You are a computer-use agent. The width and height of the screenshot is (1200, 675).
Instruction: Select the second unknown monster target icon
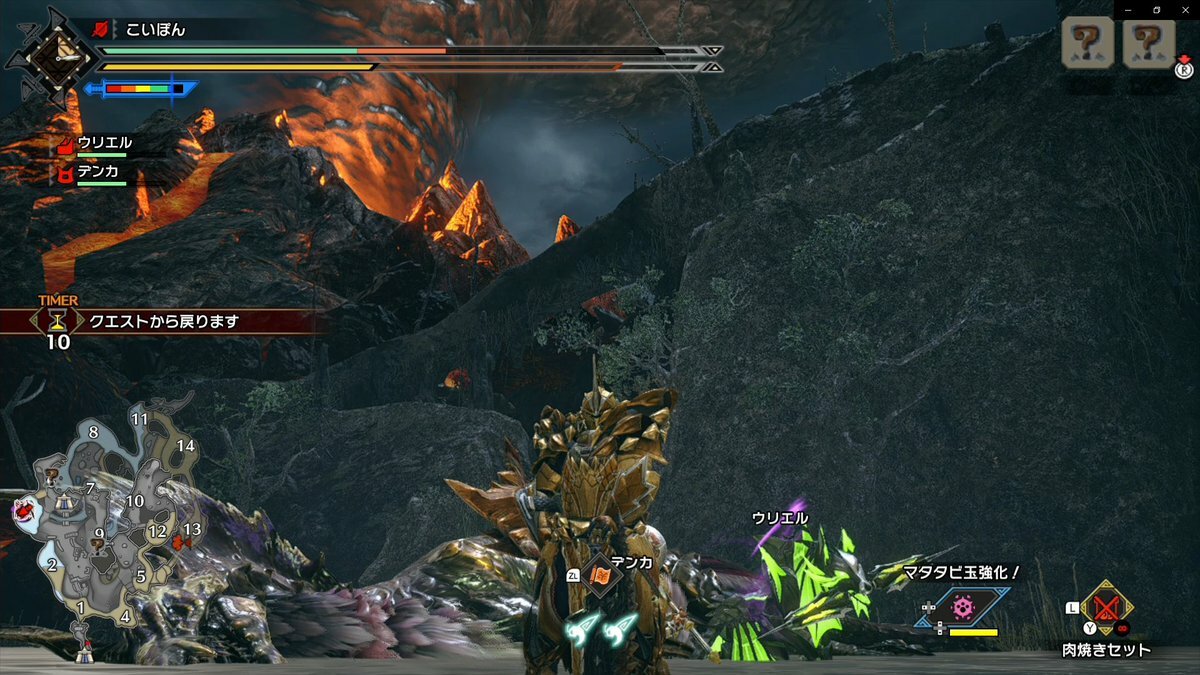pyautogui.click(x=1148, y=43)
